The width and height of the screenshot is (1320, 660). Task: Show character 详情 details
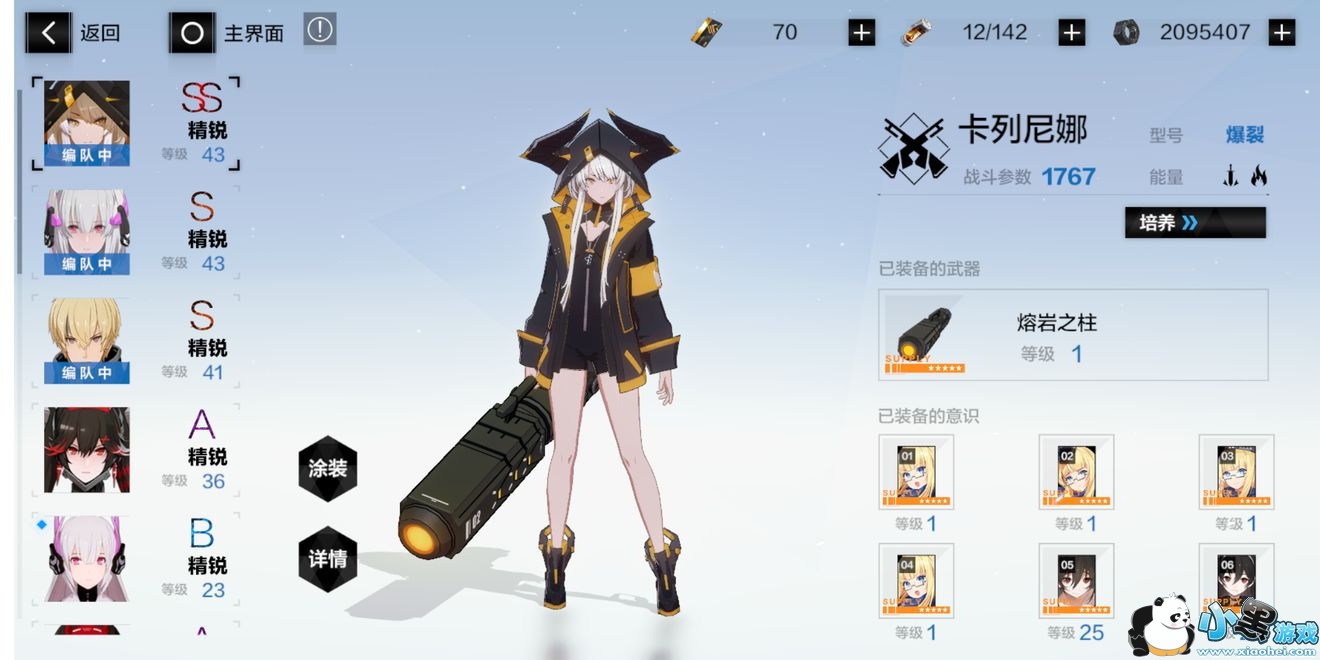click(x=327, y=558)
